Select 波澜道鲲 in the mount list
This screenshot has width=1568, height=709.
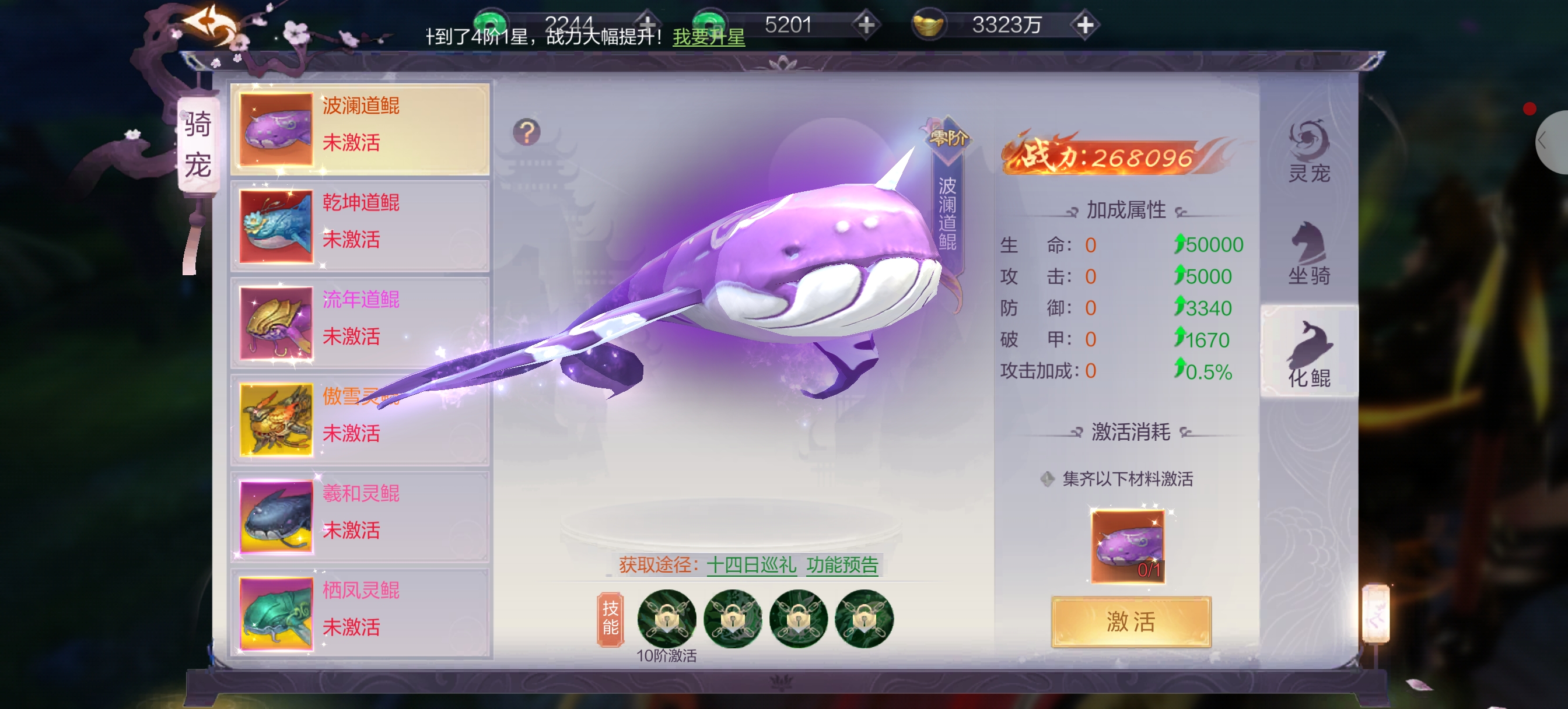click(x=360, y=129)
